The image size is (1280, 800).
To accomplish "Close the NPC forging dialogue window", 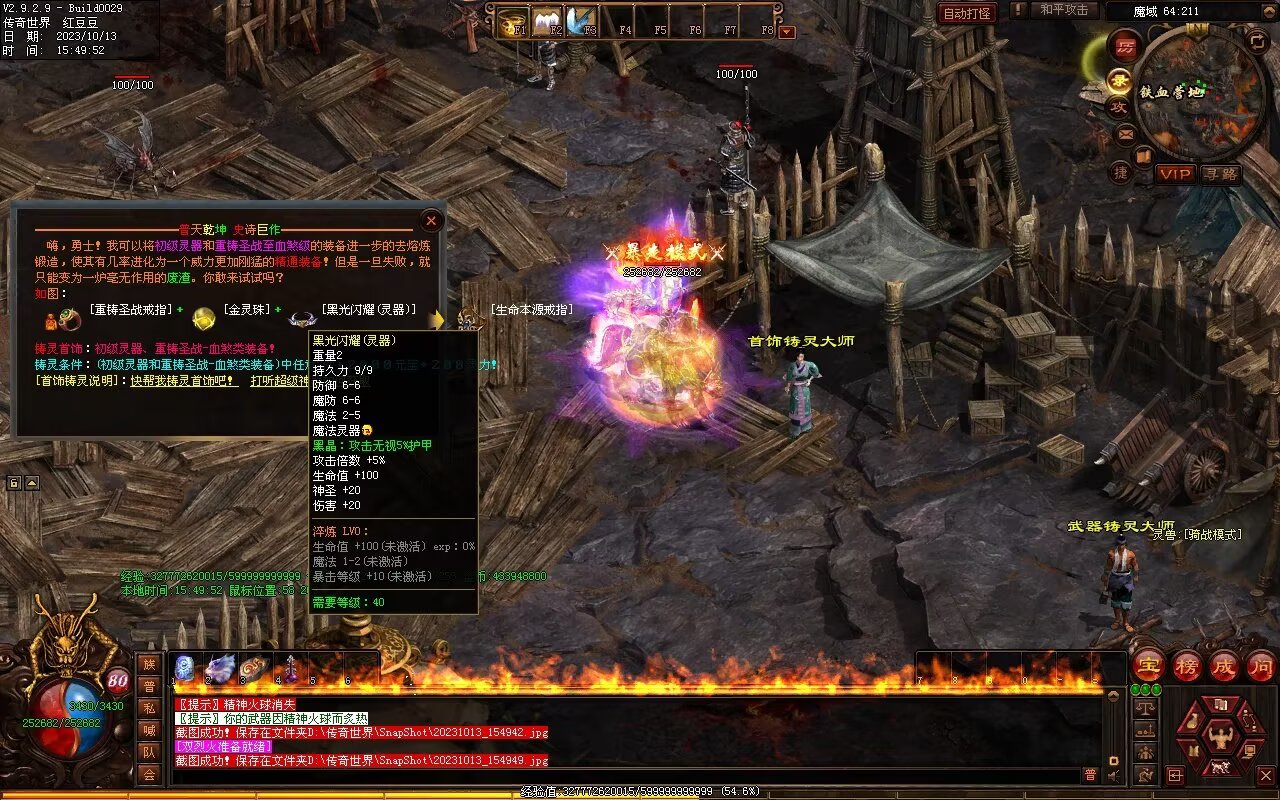I will pos(432,220).
